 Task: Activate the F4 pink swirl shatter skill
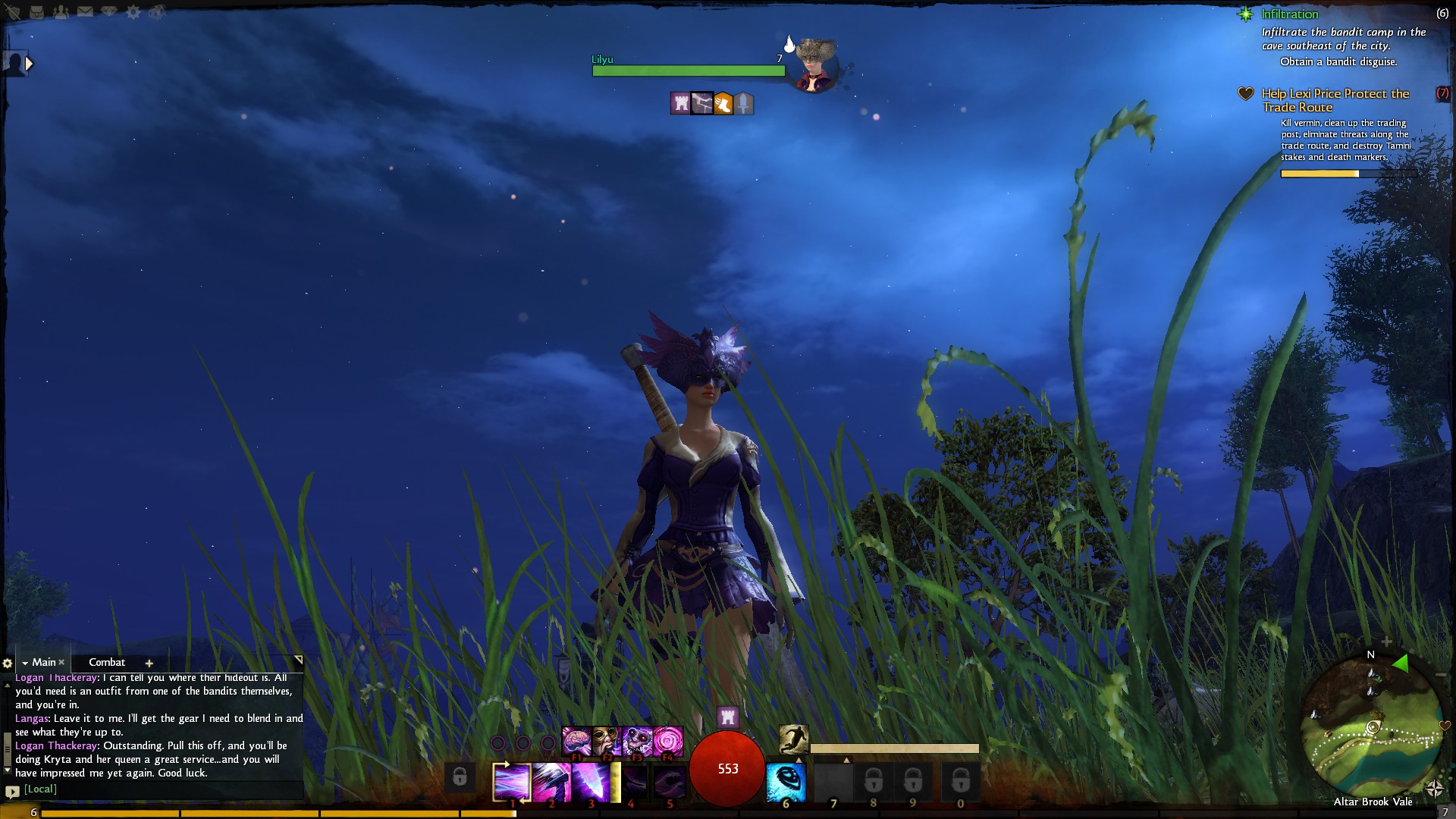click(x=668, y=741)
